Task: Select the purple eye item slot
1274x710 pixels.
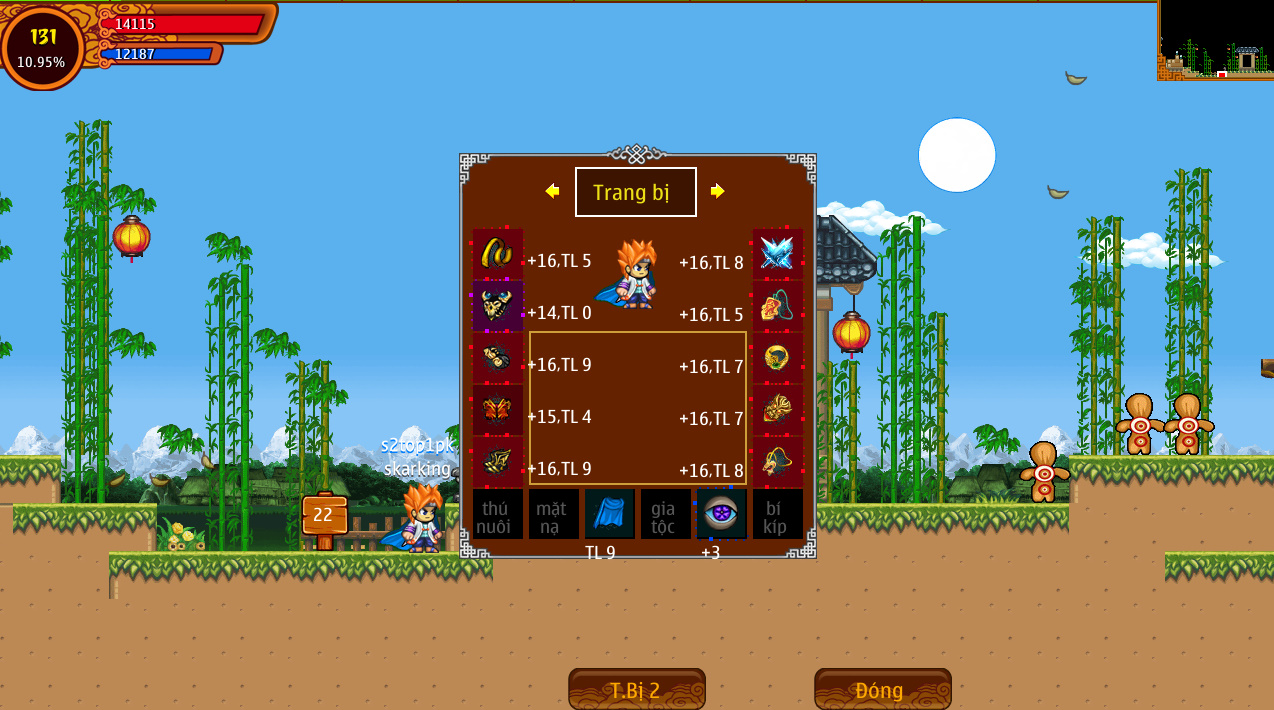Action: pyautogui.click(x=721, y=514)
